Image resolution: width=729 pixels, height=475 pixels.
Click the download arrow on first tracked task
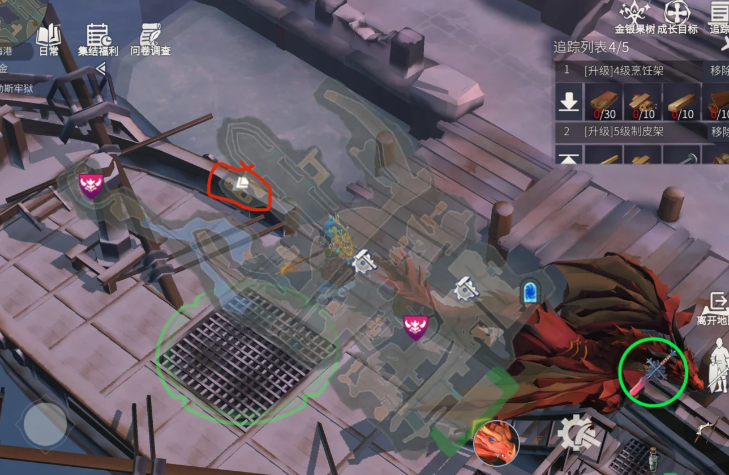tap(569, 101)
